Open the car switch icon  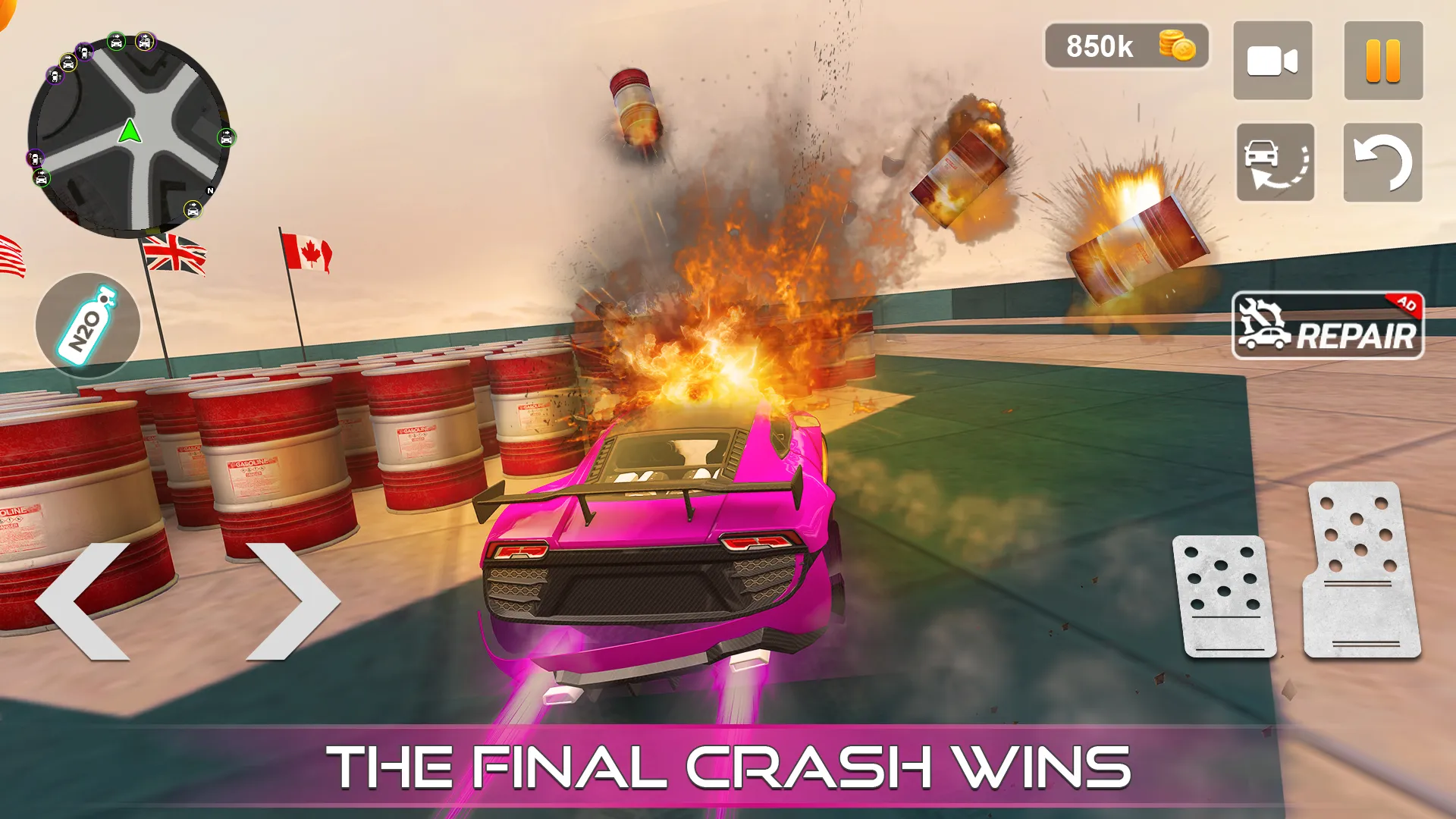click(1272, 162)
